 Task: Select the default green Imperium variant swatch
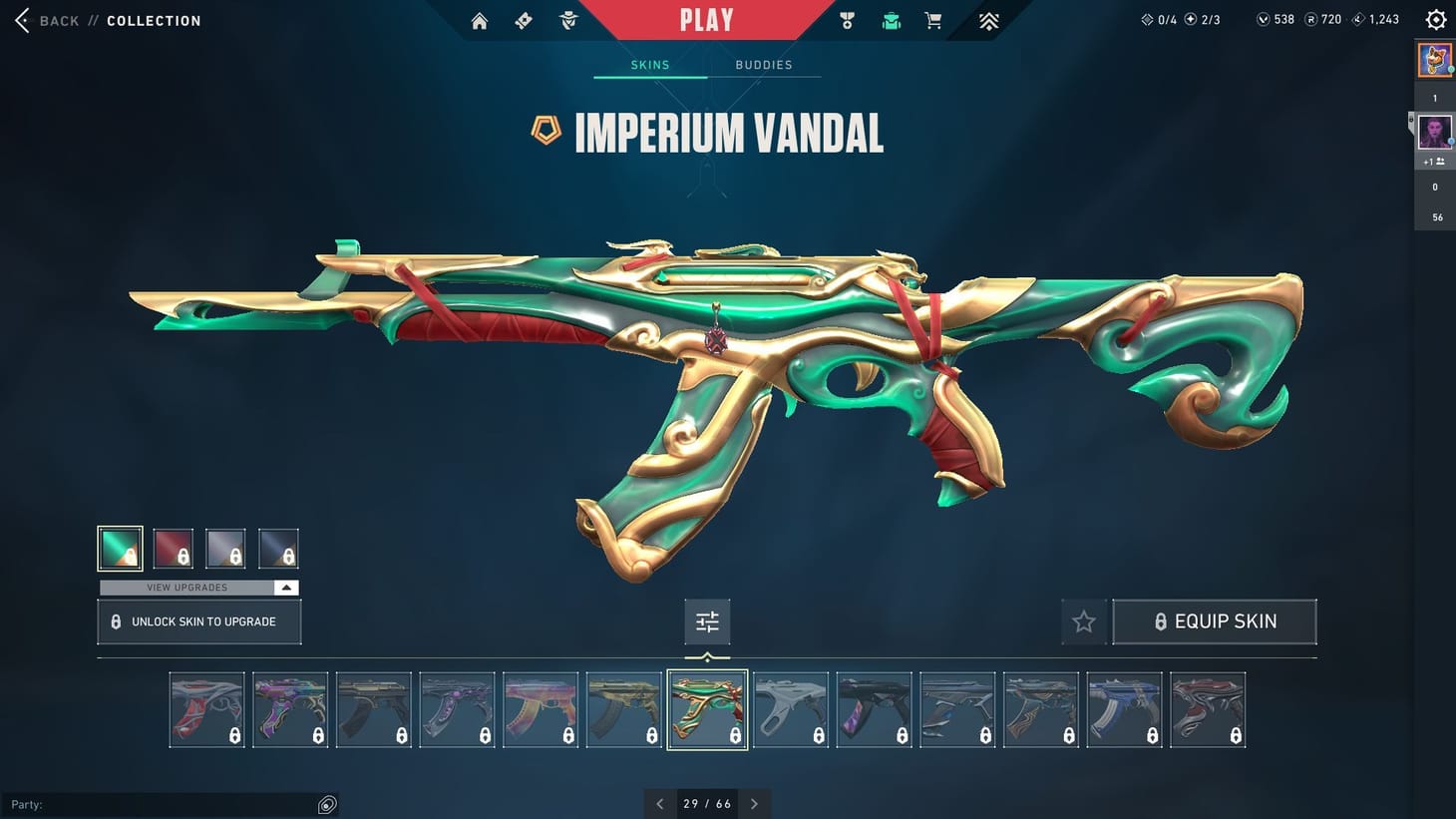120,548
